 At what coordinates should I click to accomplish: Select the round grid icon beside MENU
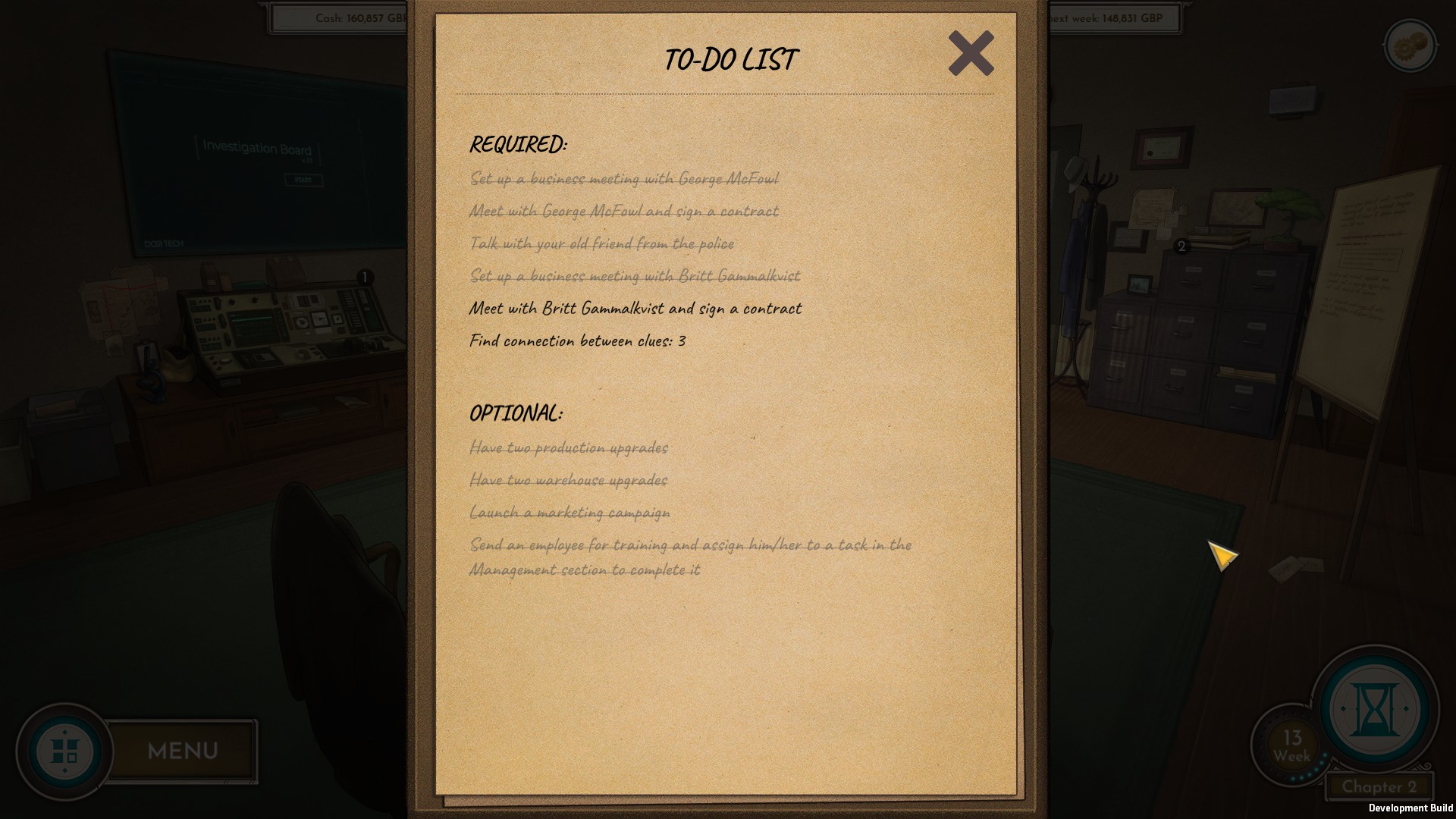tap(64, 752)
